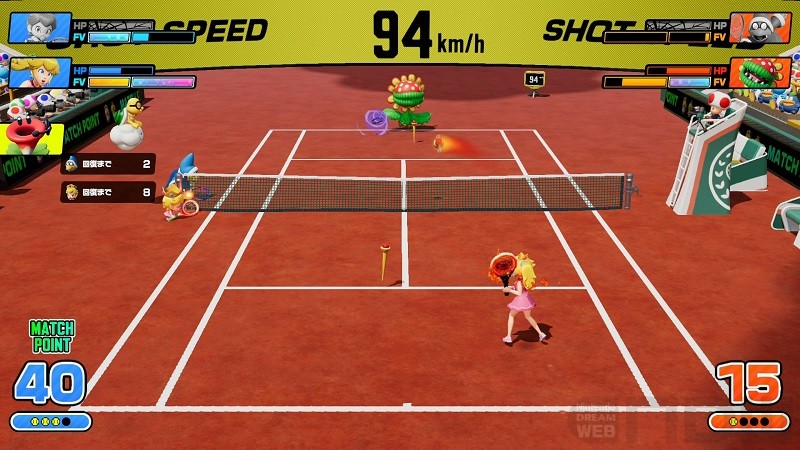The height and width of the screenshot is (450, 800).
Task: Click the greyed-out teammate portrait above Peach
Action: pyautogui.click(x=40, y=28)
